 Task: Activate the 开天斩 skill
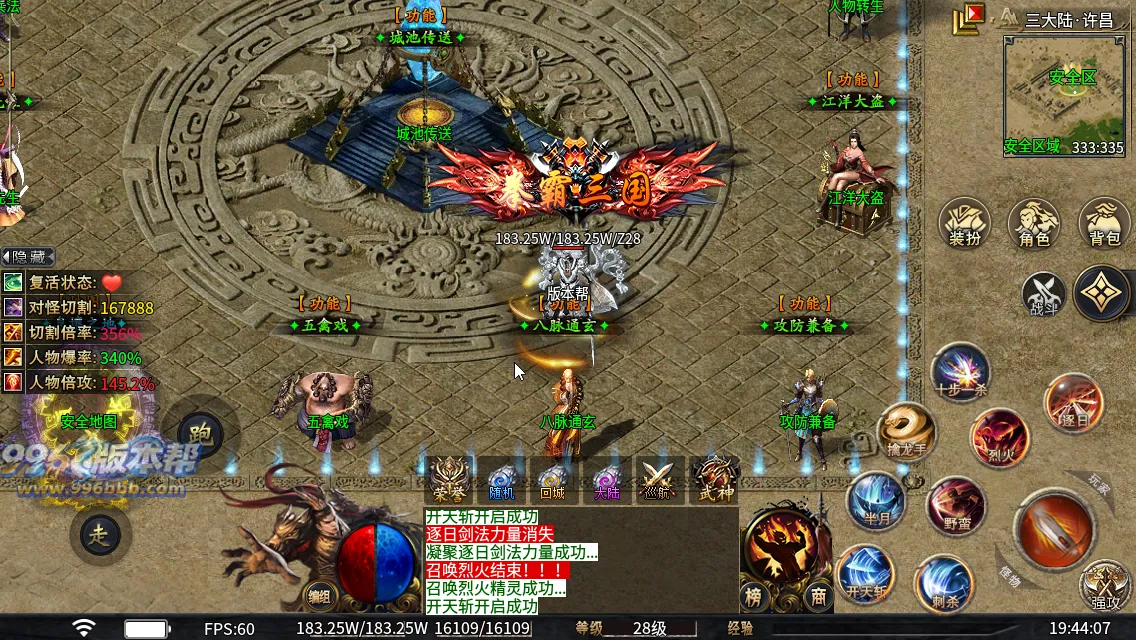[x=865, y=574]
